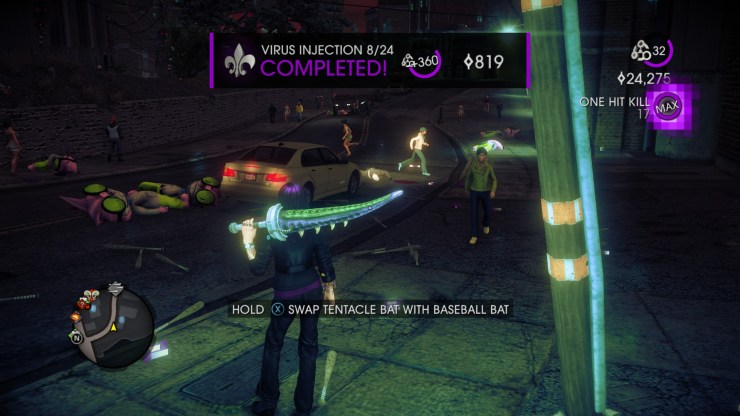Click the Saints fleur-de-lis emblem
This screenshot has width=740, height=416.
[x=237, y=60]
